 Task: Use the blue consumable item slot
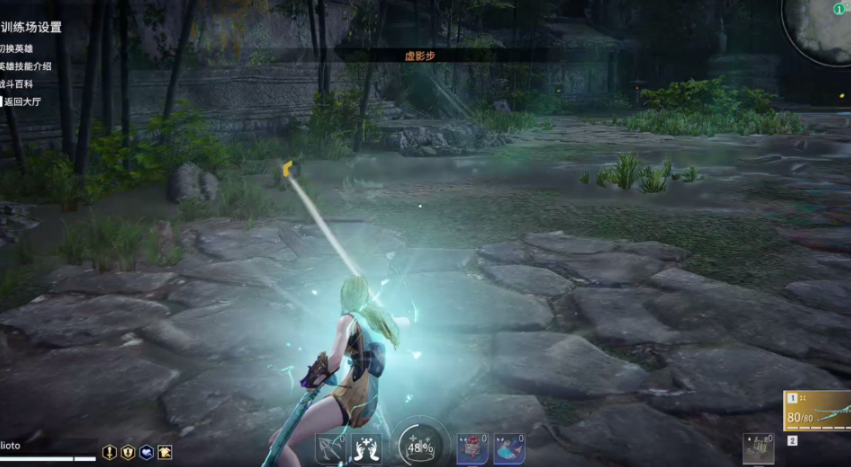pos(509,448)
